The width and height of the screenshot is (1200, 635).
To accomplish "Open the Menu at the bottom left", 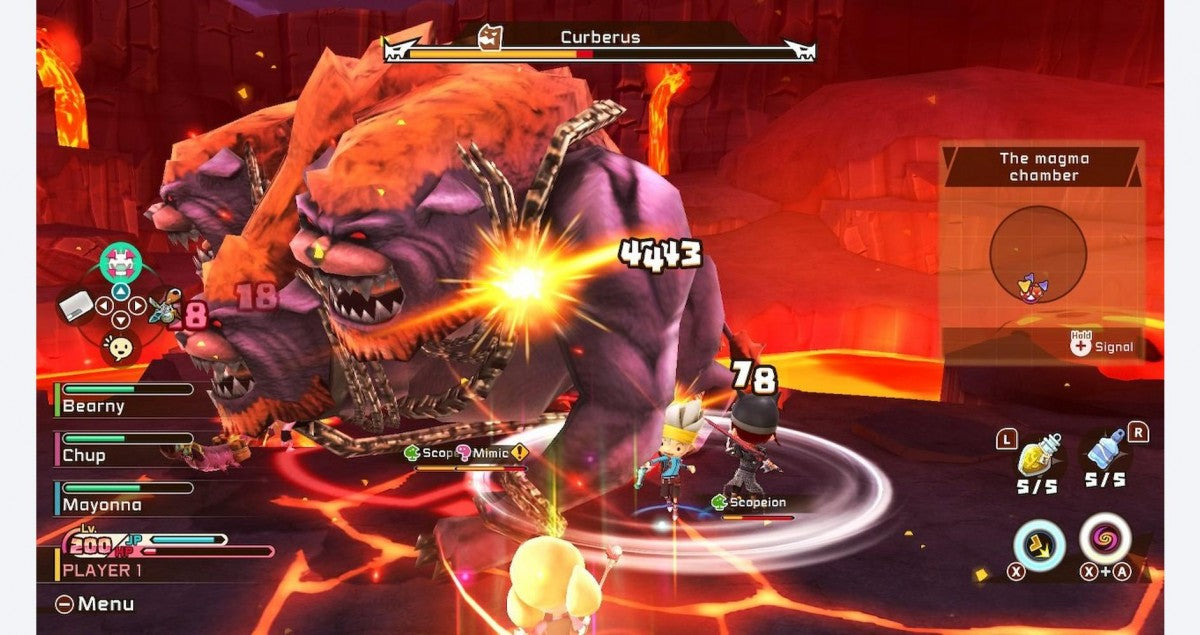I will [x=95, y=604].
